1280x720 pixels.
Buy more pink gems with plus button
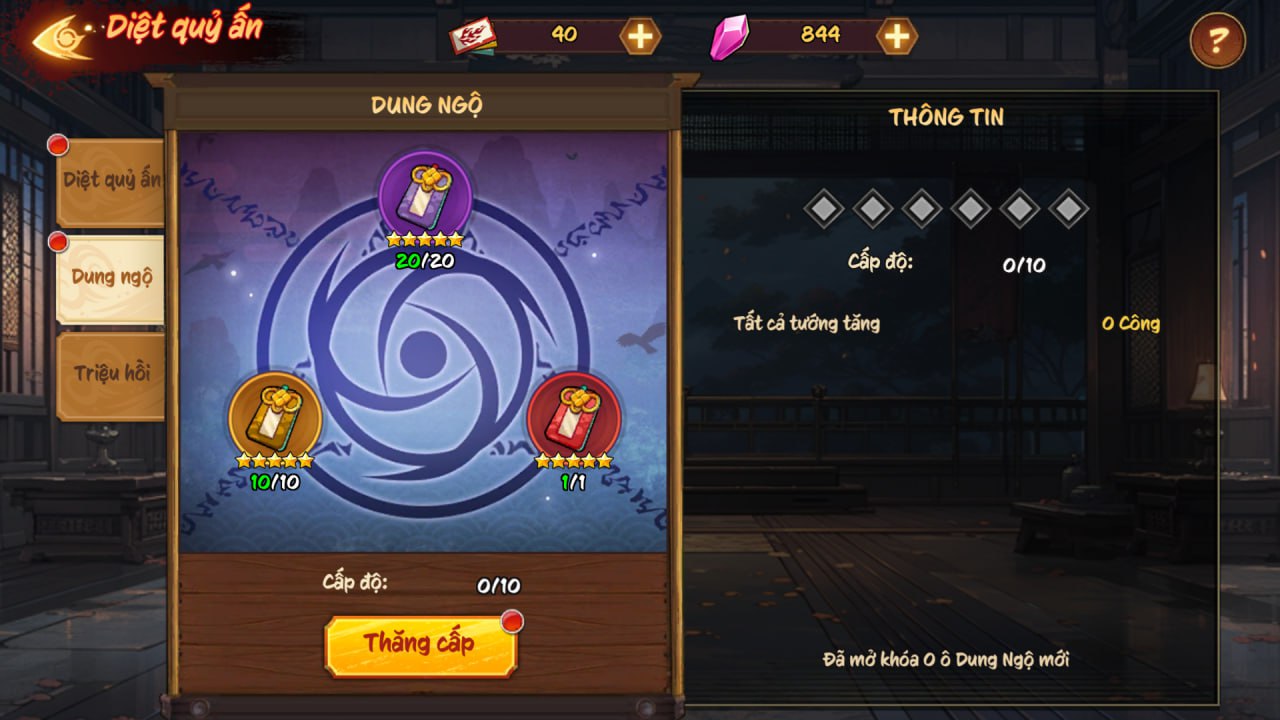[x=897, y=37]
